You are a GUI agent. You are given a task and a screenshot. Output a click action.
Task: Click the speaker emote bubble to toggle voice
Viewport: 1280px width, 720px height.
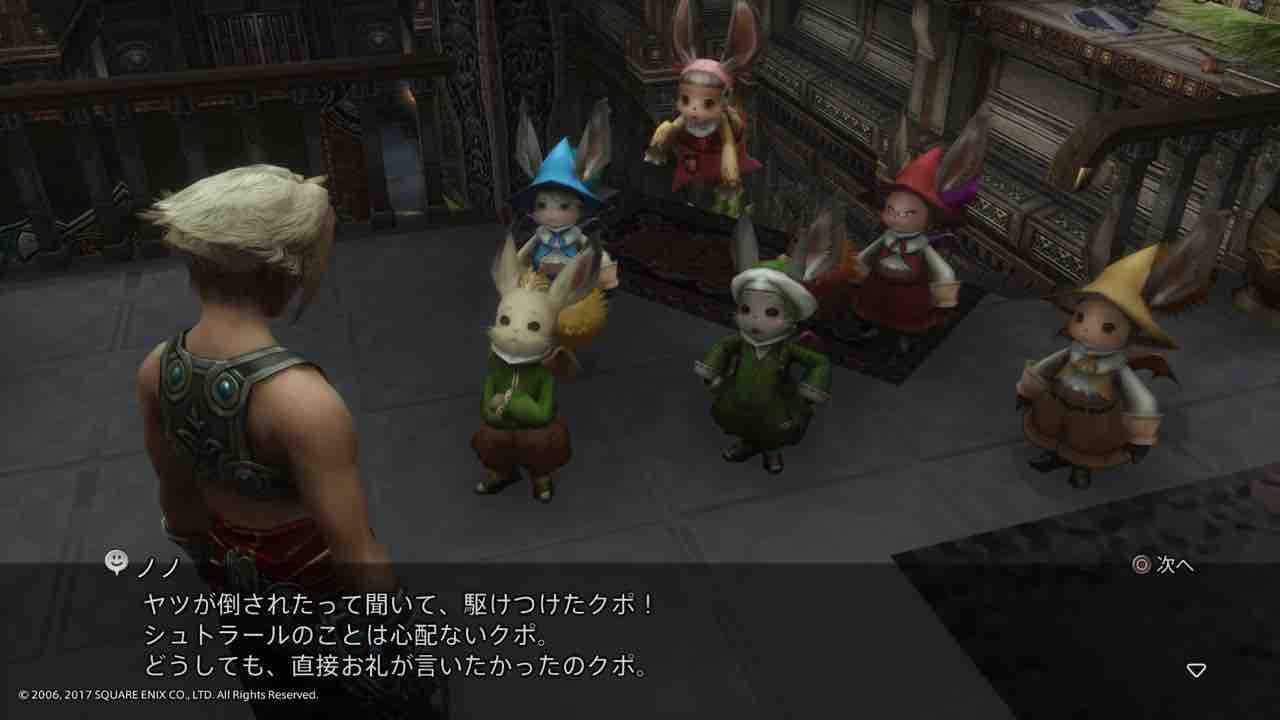(117, 563)
